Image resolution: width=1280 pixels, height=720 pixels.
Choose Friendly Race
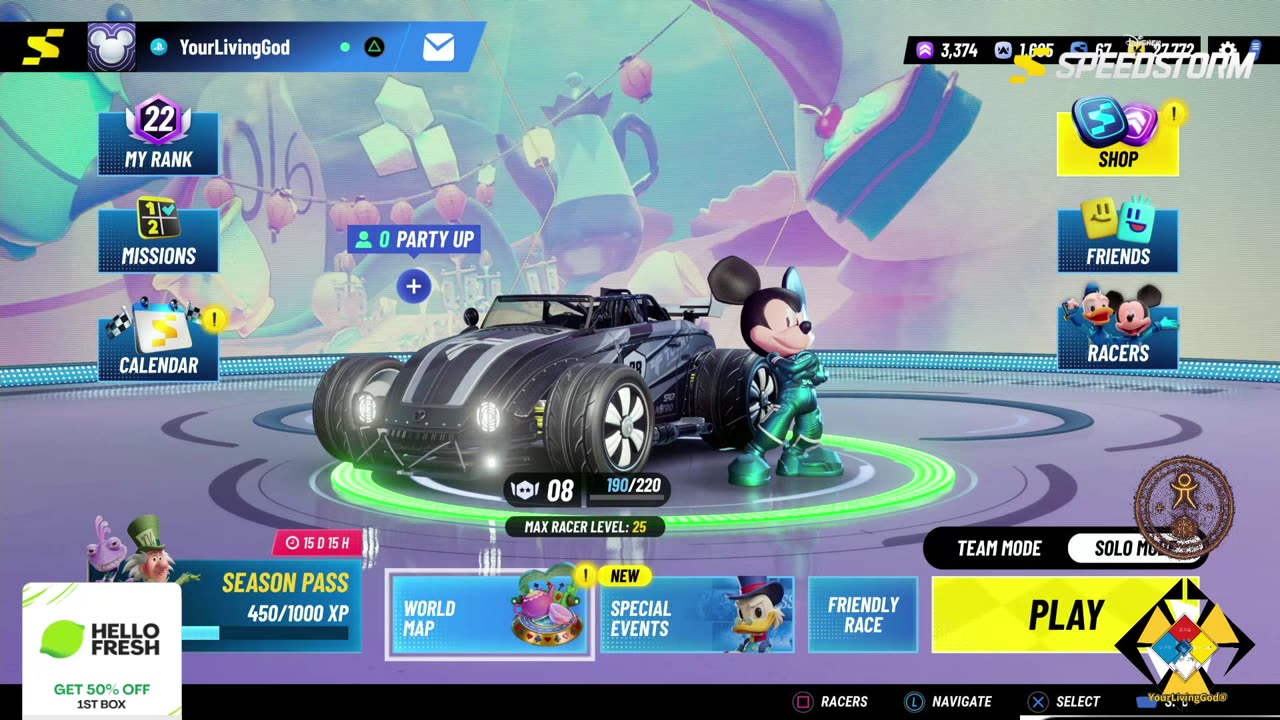[x=863, y=615]
